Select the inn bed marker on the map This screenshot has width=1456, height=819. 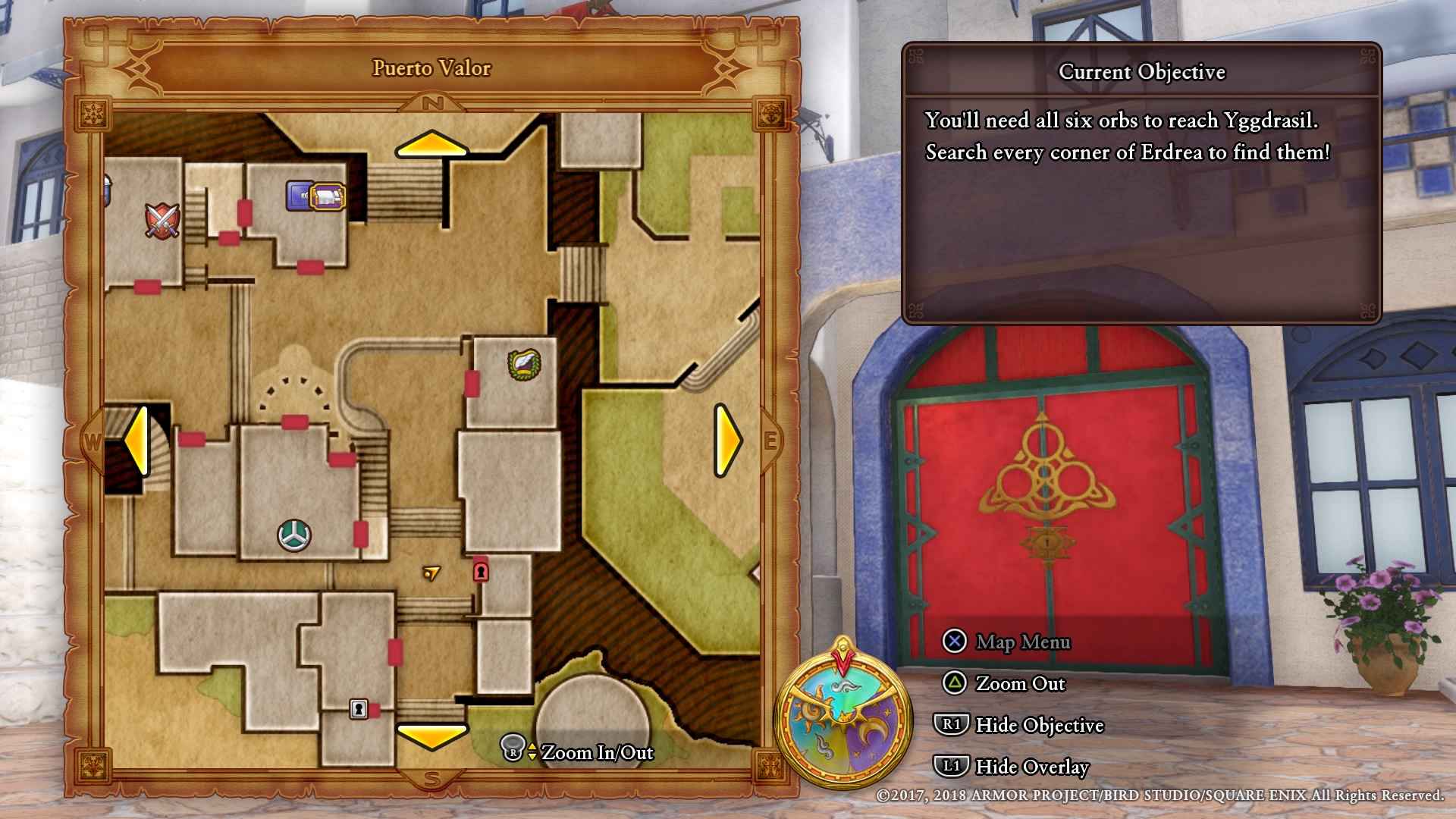click(328, 196)
